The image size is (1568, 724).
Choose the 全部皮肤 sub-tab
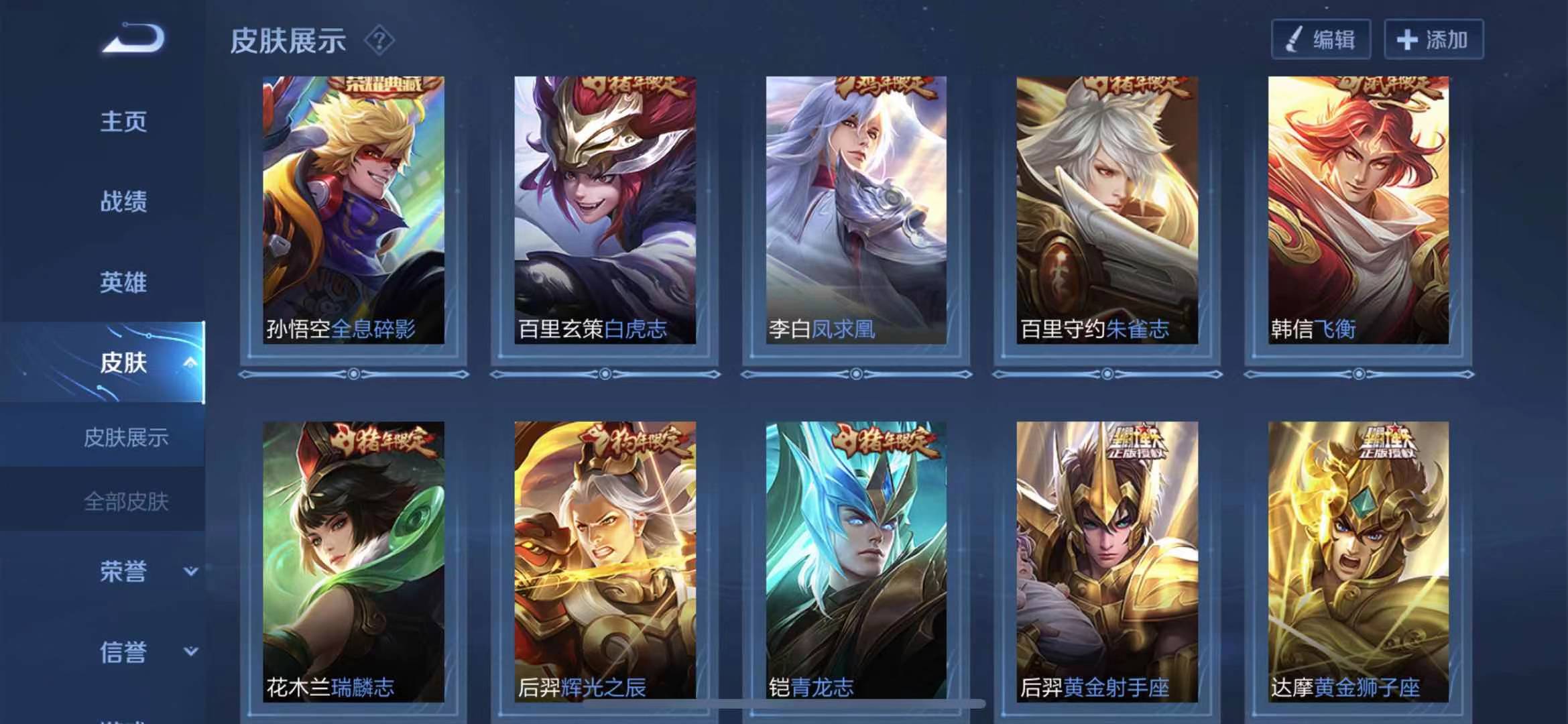click(126, 501)
